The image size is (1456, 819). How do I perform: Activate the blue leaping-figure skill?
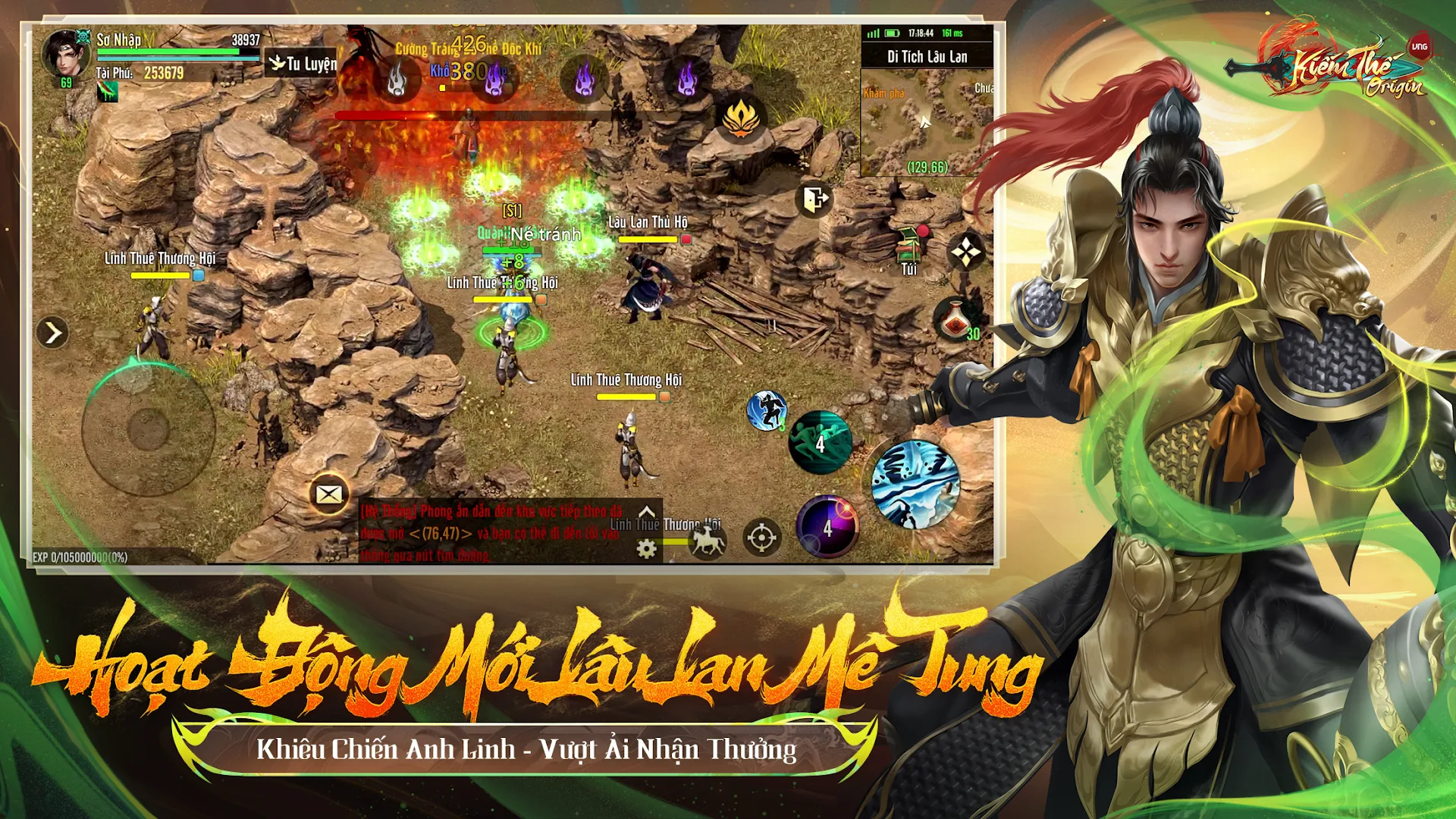767,411
